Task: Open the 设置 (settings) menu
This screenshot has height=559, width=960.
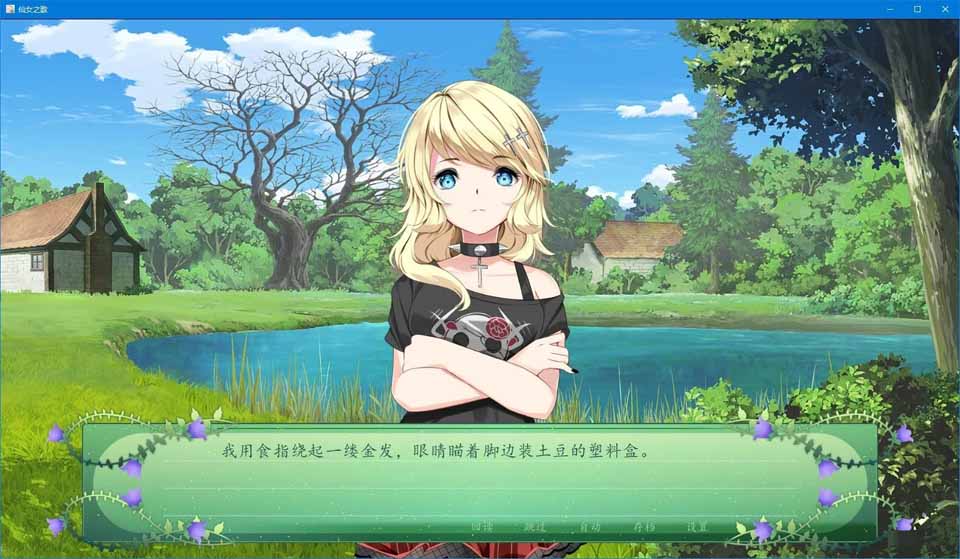Action: coord(697,527)
